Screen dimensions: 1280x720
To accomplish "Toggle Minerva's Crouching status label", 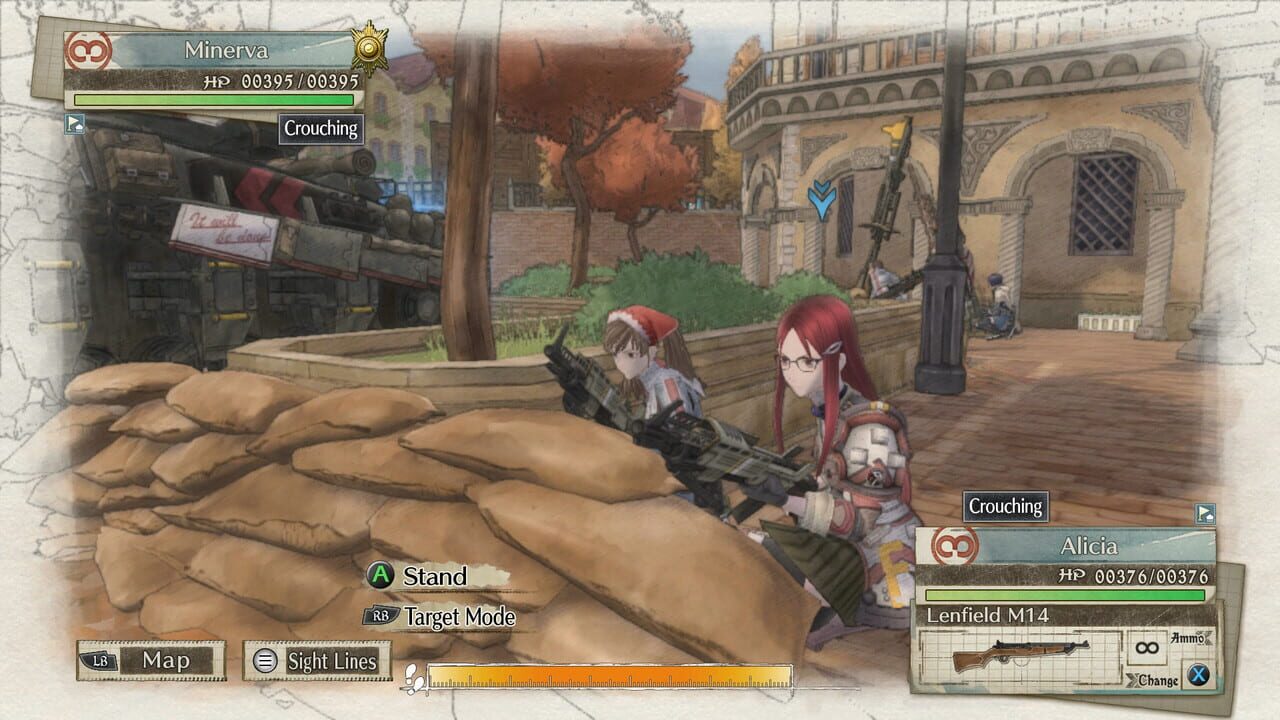I will pyautogui.click(x=320, y=129).
